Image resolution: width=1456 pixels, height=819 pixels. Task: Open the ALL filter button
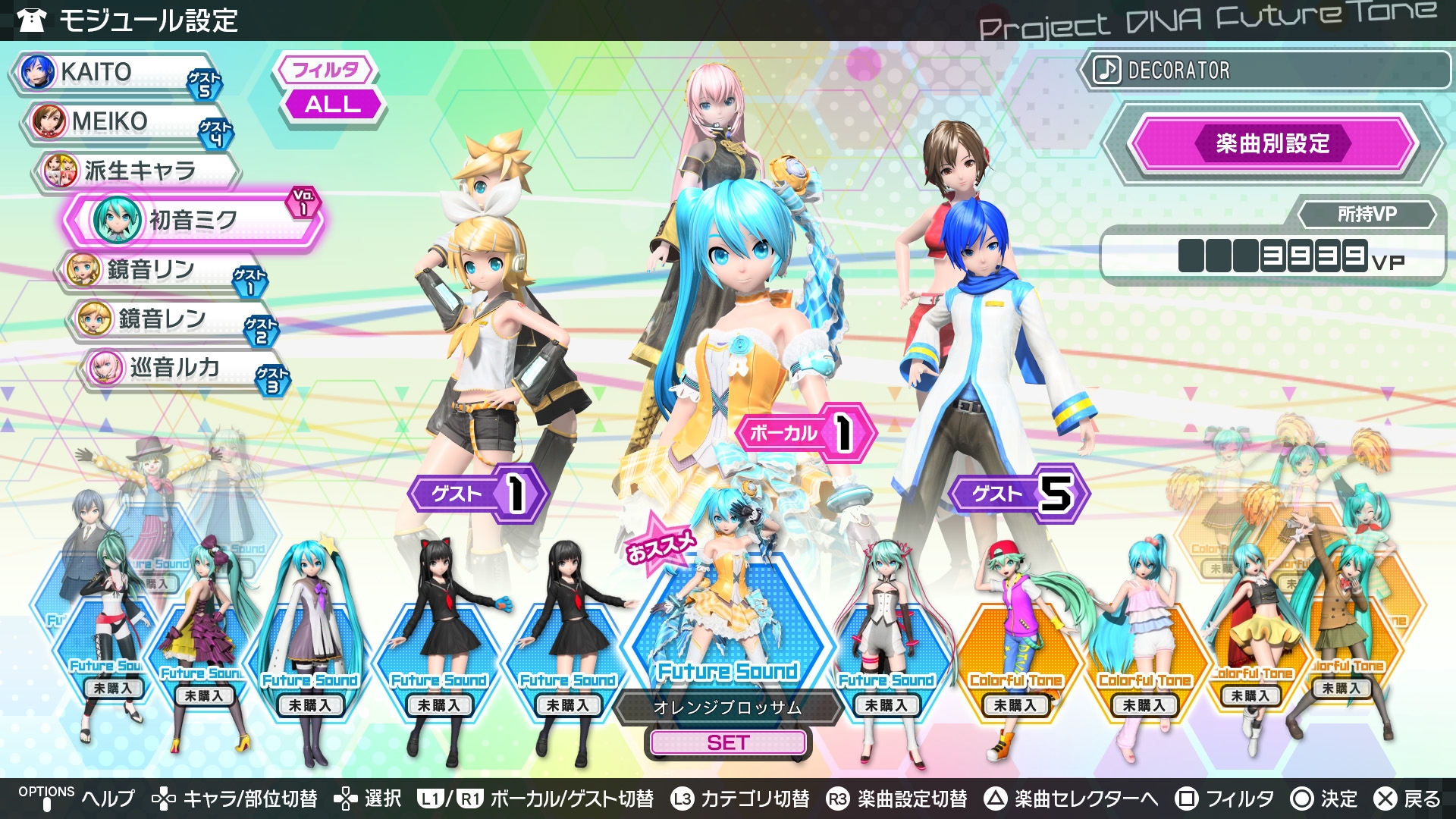(x=332, y=105)
